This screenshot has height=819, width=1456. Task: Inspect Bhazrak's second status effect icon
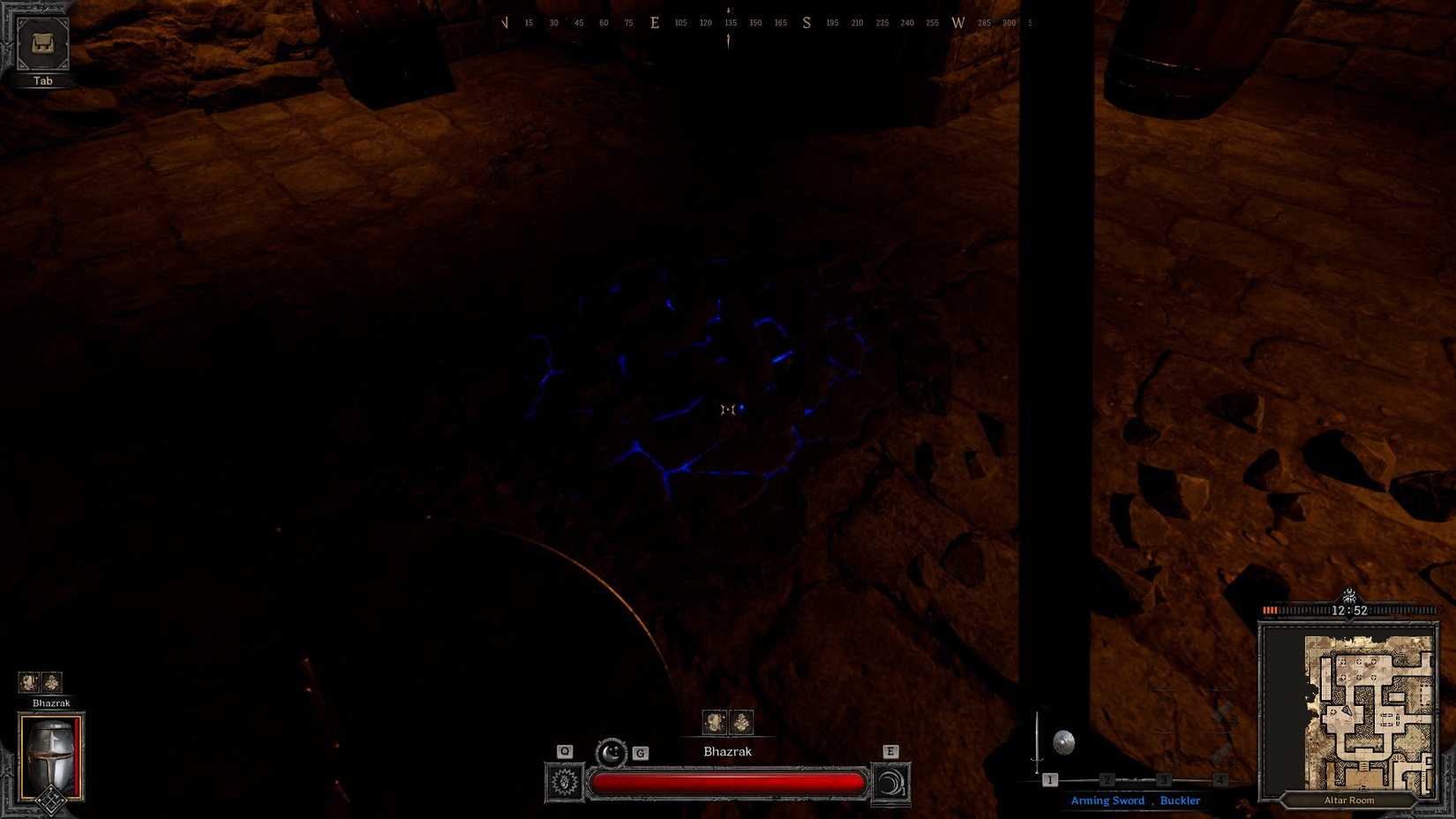click(739, 722)
